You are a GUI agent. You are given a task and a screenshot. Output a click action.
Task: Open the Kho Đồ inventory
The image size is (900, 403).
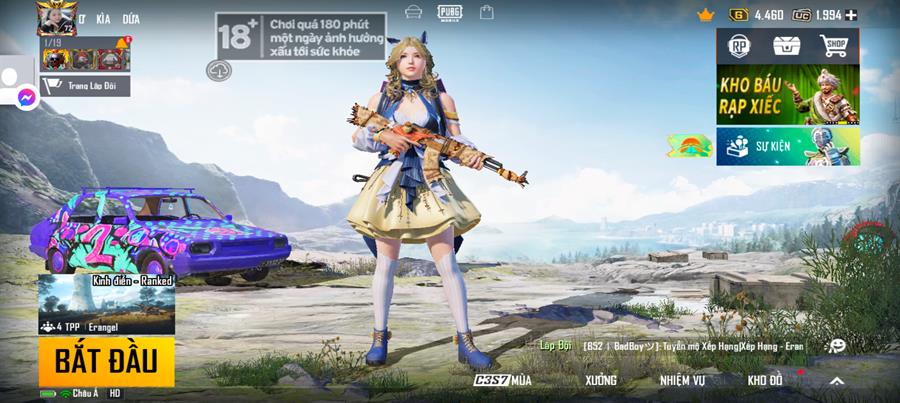click(x=765, y=380)
